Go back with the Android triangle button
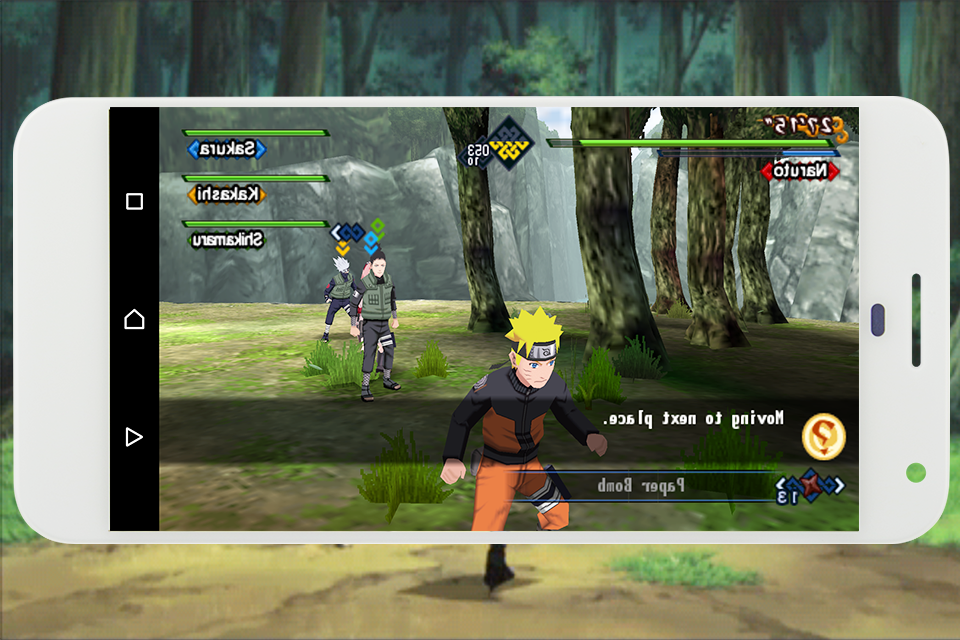Viewport: 960px width, 640px height. 134,436
